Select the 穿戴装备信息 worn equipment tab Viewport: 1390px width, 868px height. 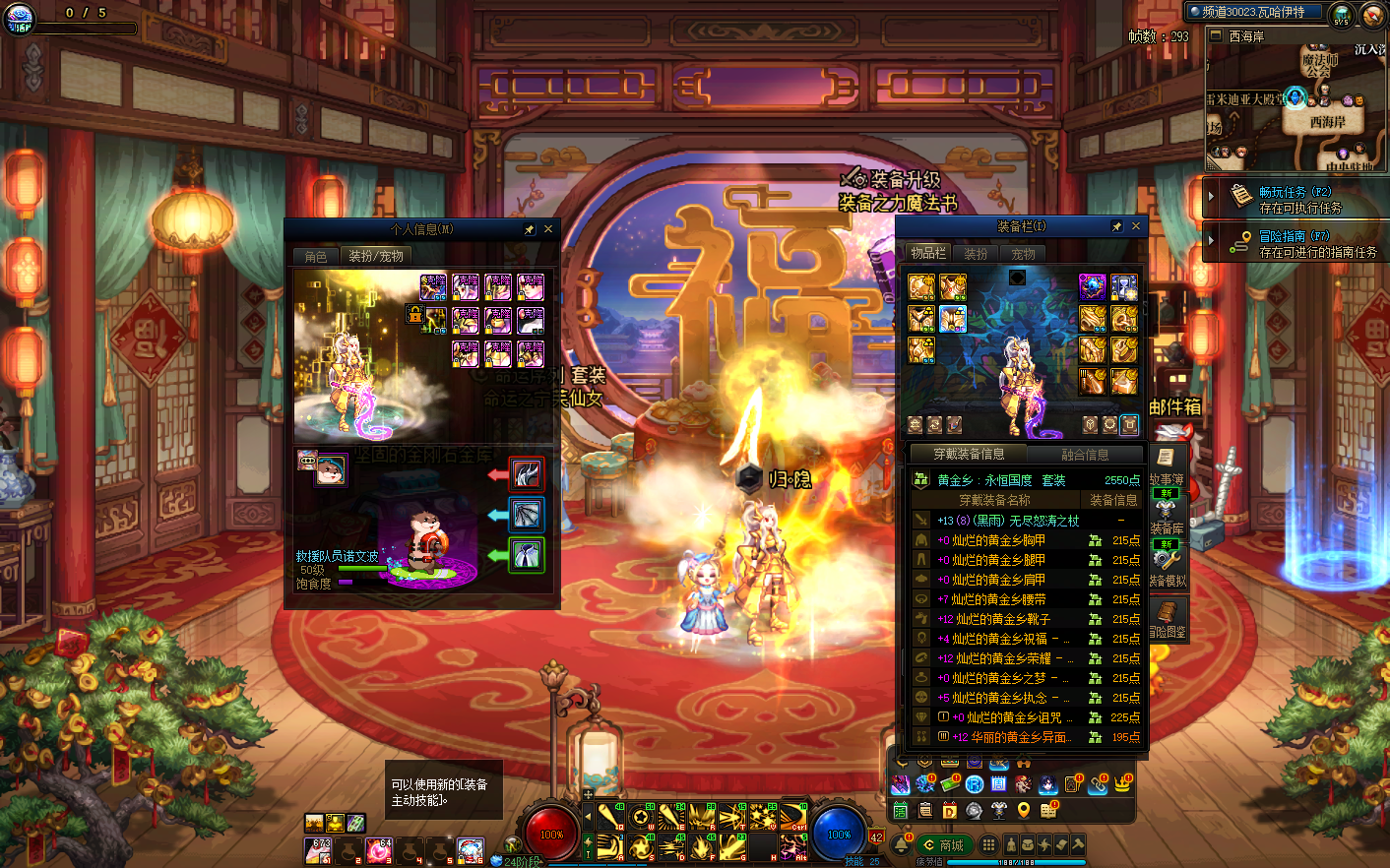pyautogui.click(x=969, y=454)
